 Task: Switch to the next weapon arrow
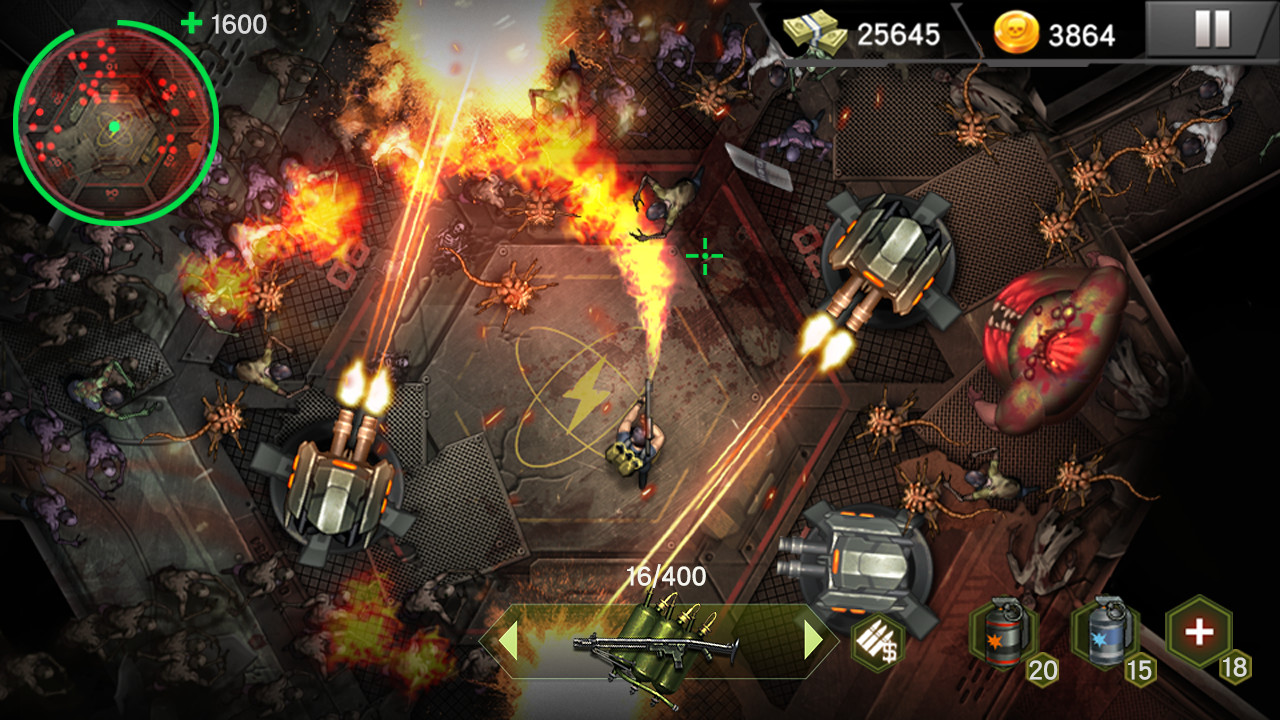(813, 641)
